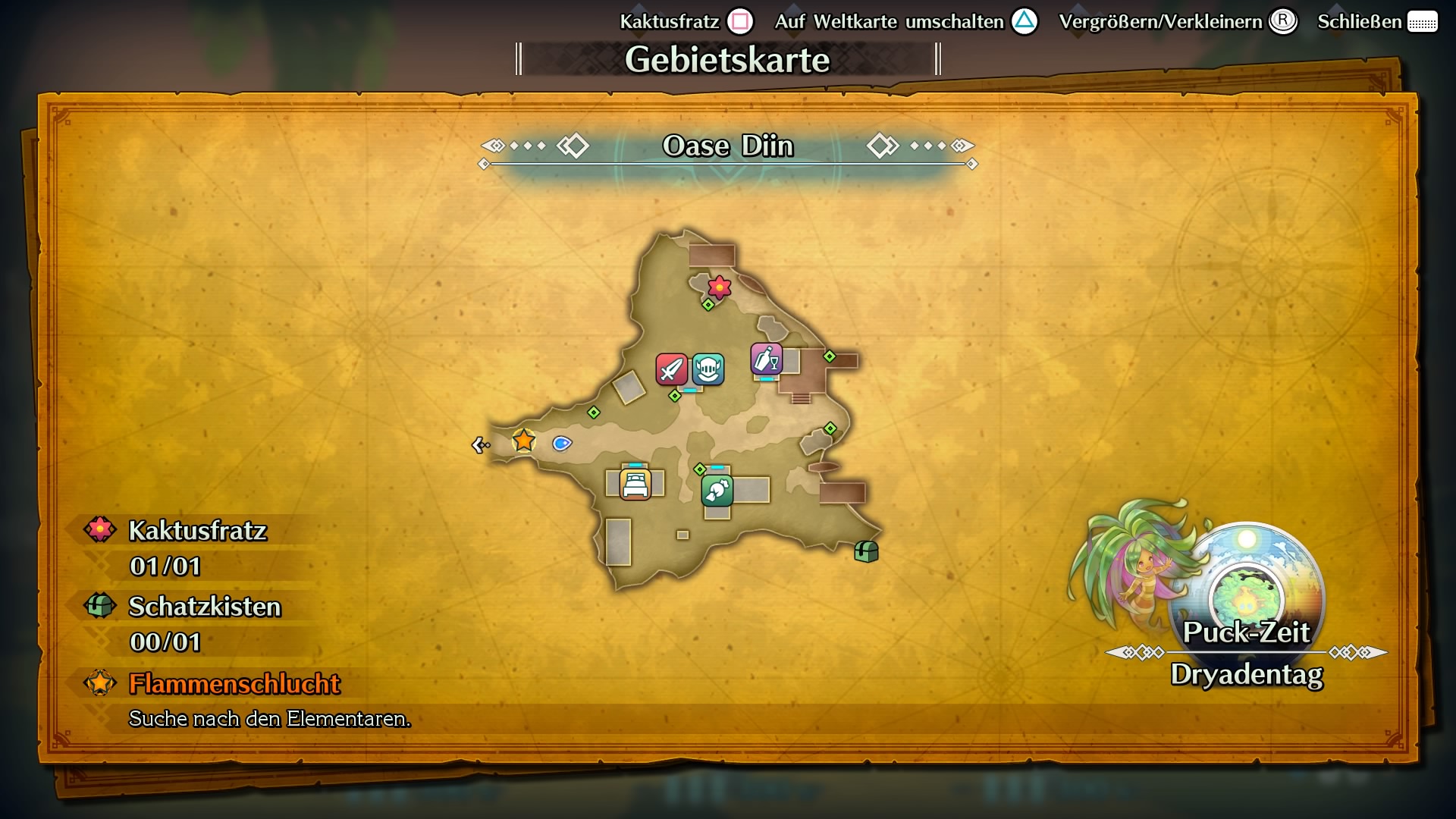Toggle Vergrößern/Verkleinern zoom mode
The image size is (1456, 819).
pos(1178,21)
